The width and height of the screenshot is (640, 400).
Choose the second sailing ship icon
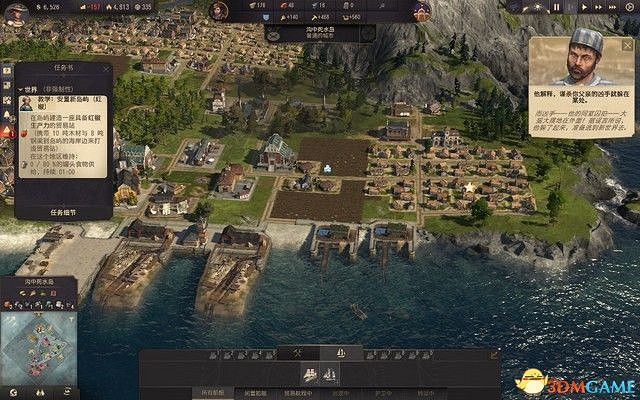[329, 374]
